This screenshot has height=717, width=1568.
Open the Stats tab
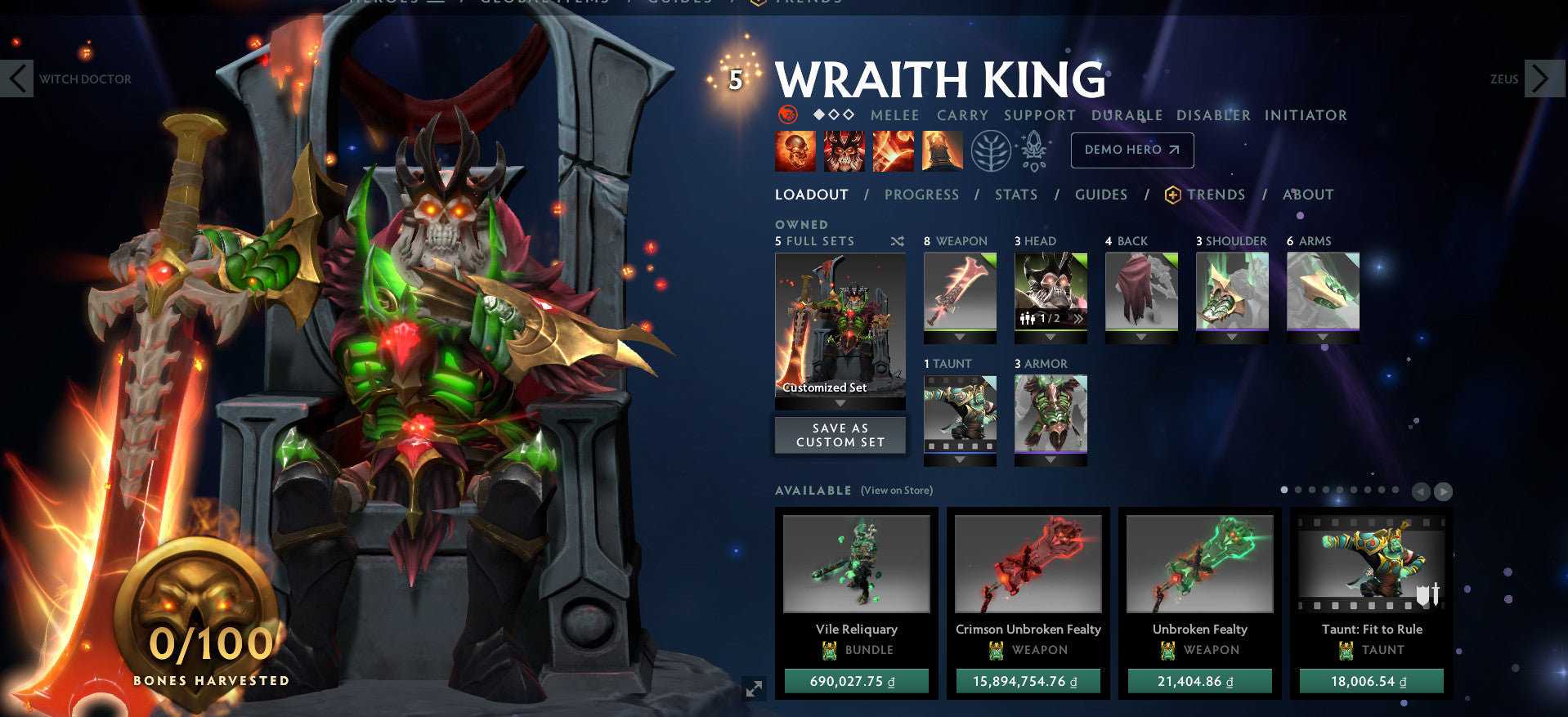(x=1016, y=195)
